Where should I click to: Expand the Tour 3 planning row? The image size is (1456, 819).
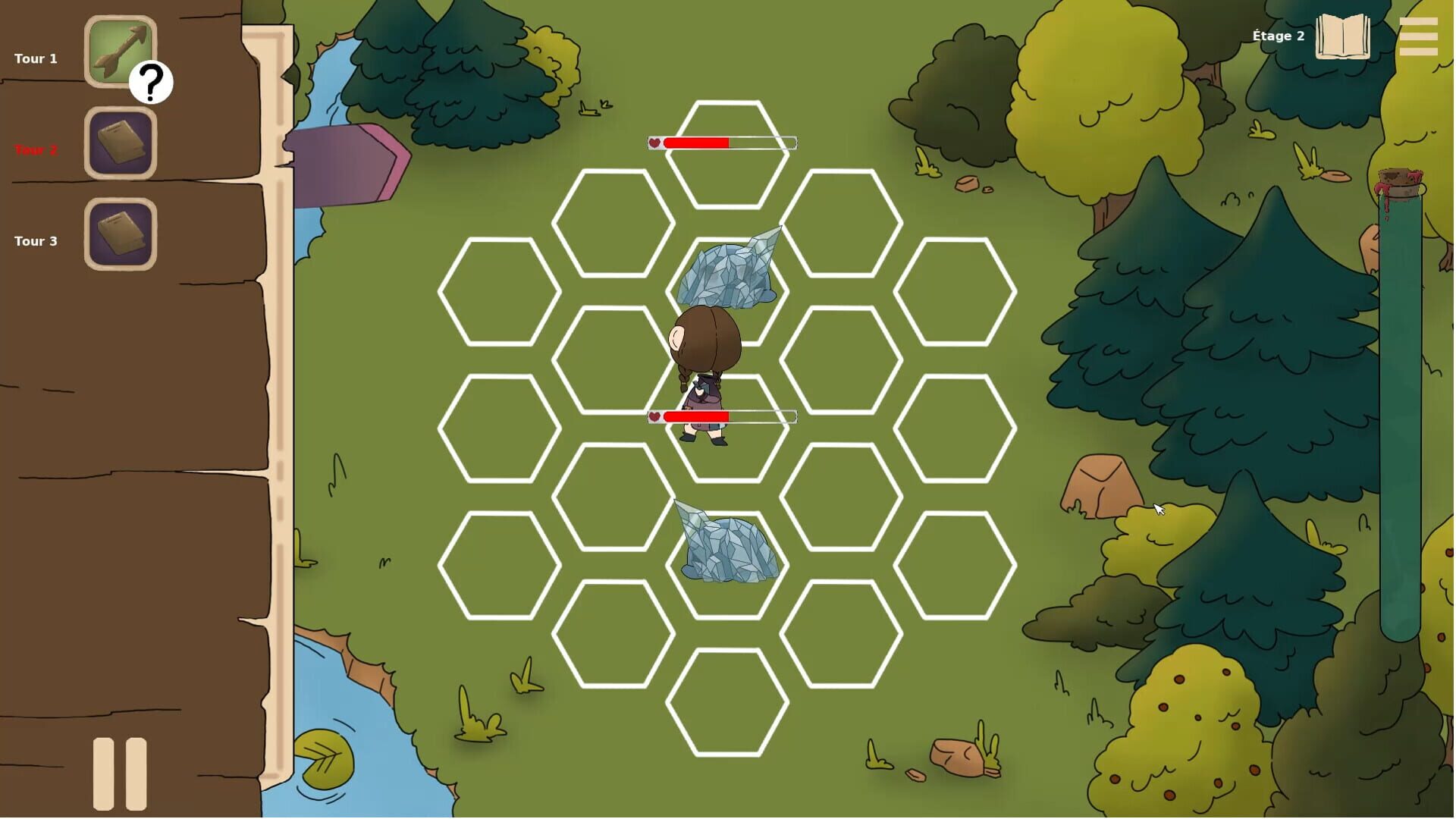[36, 241]
